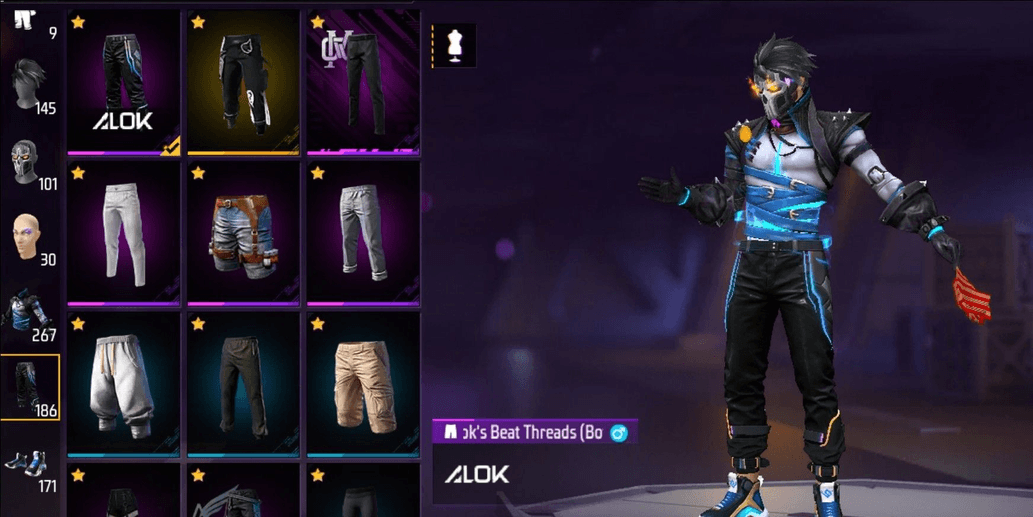Viewport: 1033px width, 517px height.
Task: Select the khaki cargo shorts
Action: (x=362, y=384)
